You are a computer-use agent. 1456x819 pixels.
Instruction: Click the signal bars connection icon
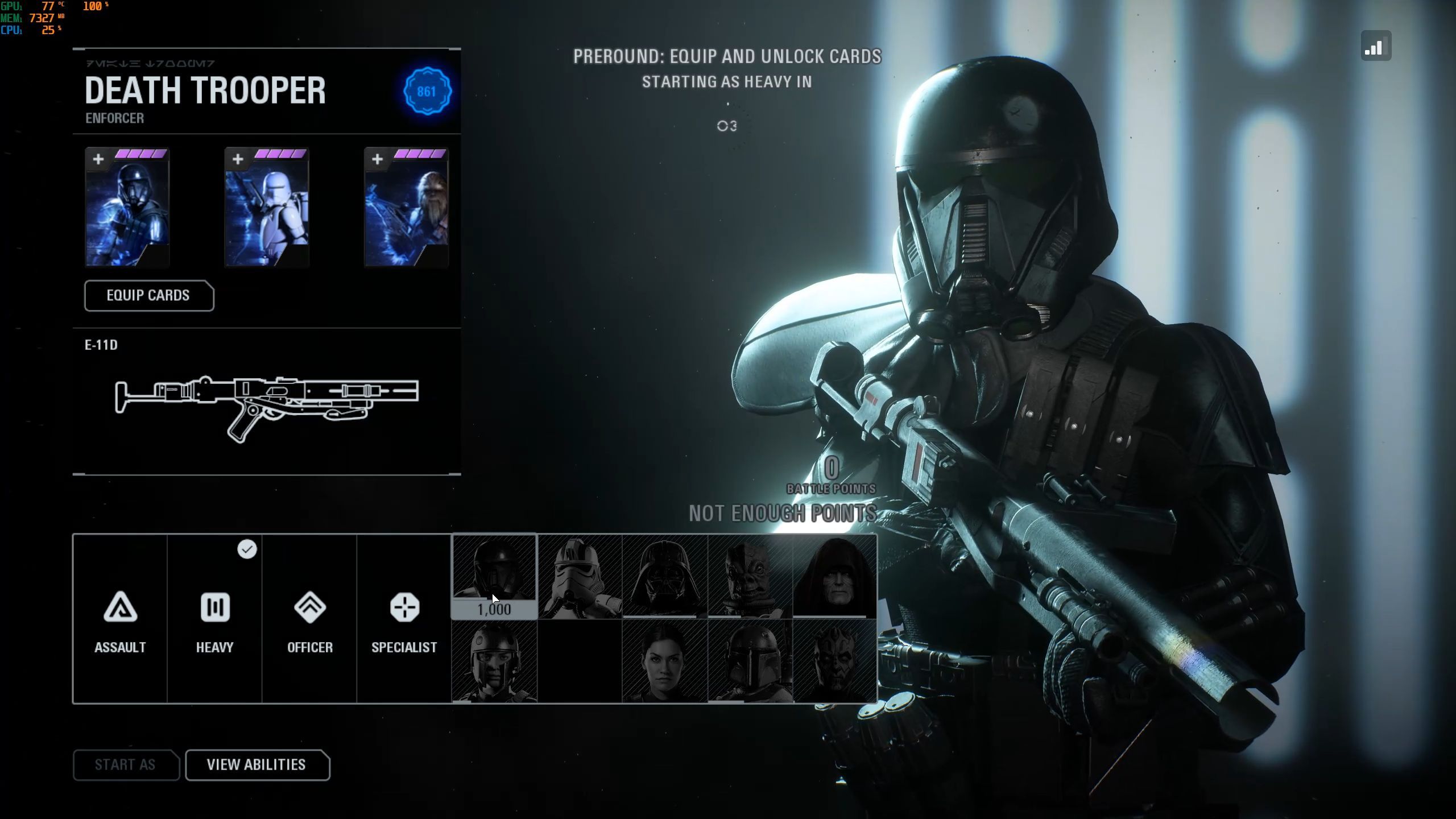tap(1376, 46)
